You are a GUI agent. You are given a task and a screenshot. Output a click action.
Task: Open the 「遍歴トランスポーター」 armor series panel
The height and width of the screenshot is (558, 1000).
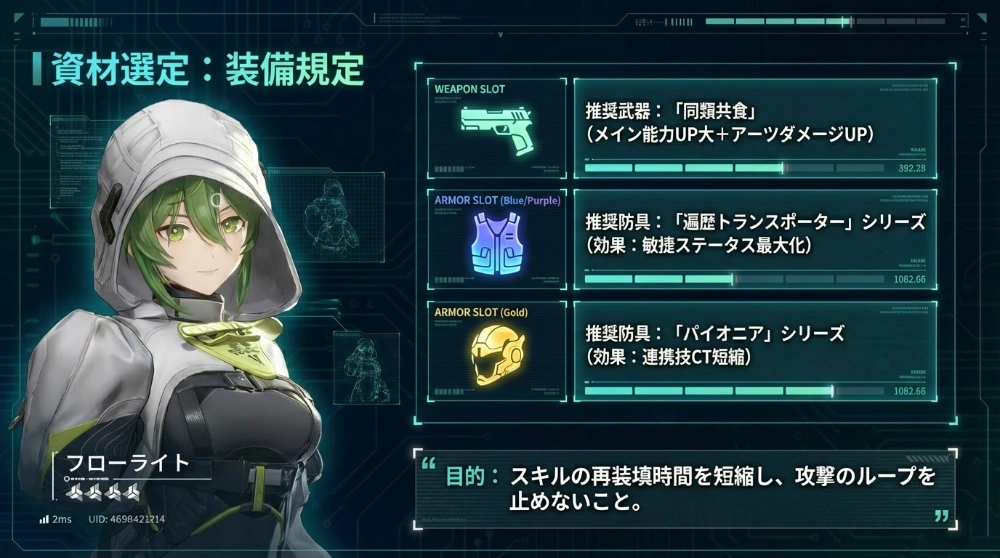pos(755,239)
